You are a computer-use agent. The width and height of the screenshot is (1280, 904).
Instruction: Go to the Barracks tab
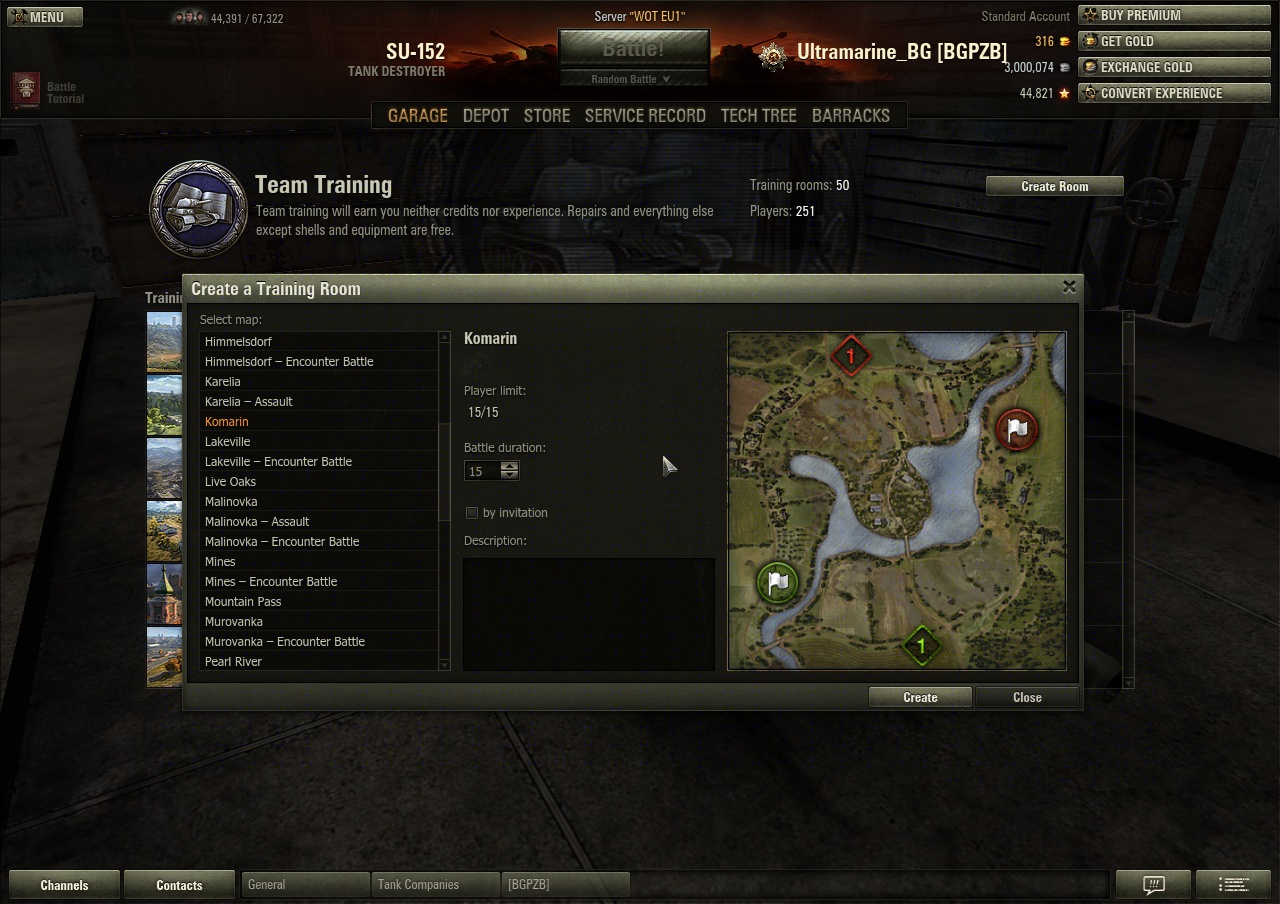click(850, 115)
